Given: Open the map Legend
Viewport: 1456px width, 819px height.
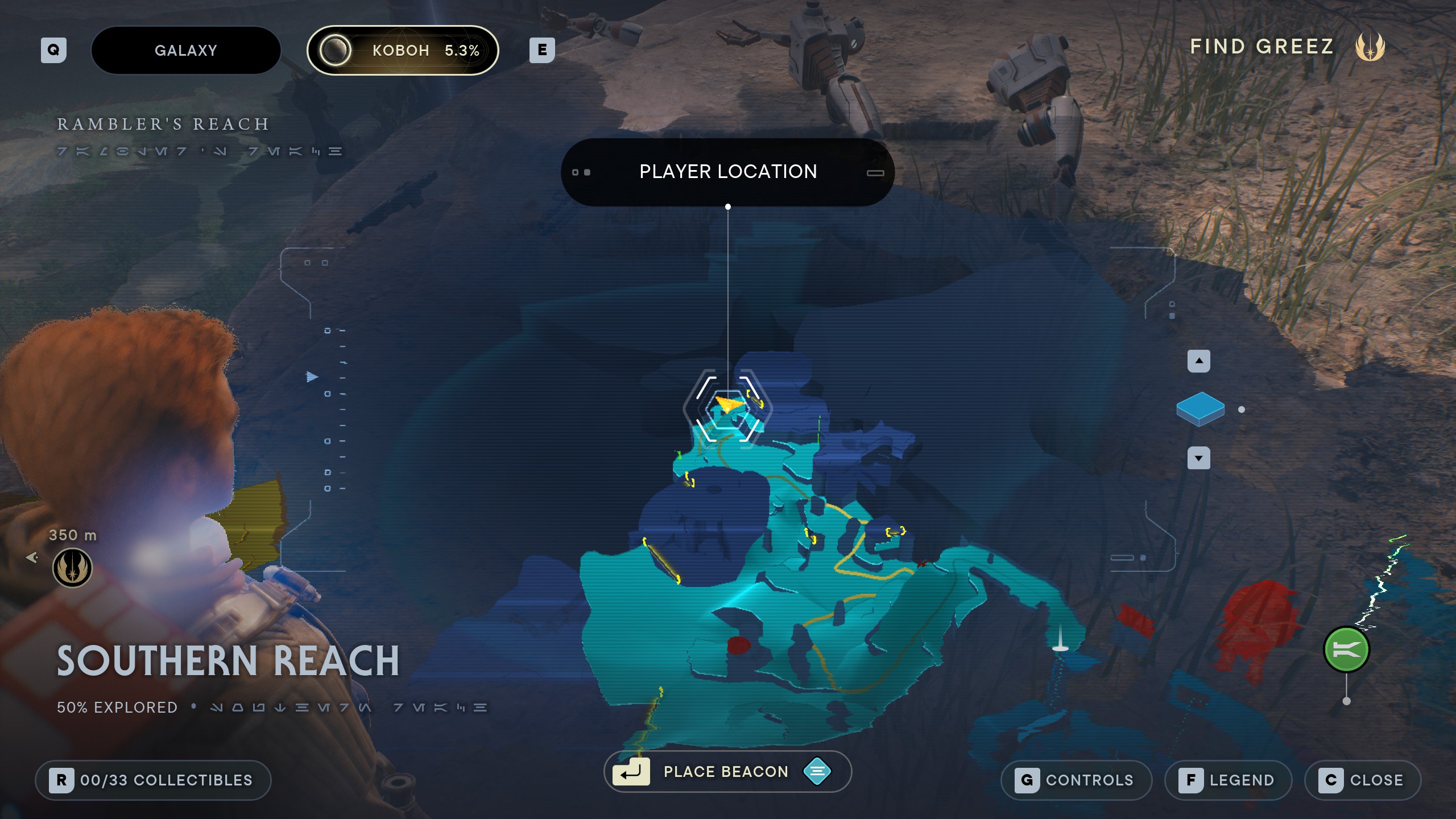Looking at the screenshot, I should tap(1228, 780).
